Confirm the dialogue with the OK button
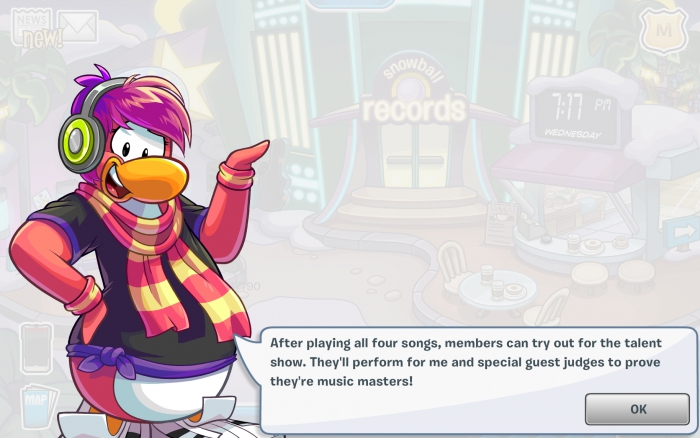700x438 pixels. click(638, 409)
